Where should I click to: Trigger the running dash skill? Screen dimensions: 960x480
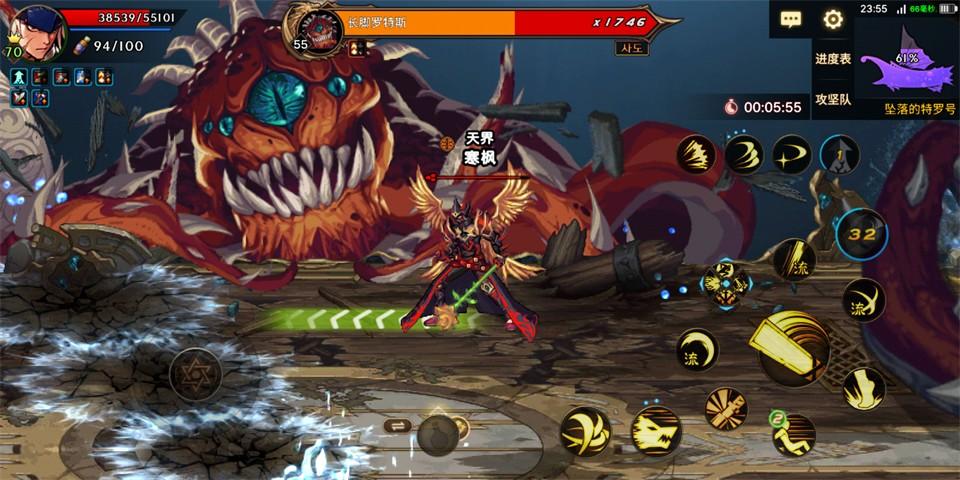(x=792, y=434)
